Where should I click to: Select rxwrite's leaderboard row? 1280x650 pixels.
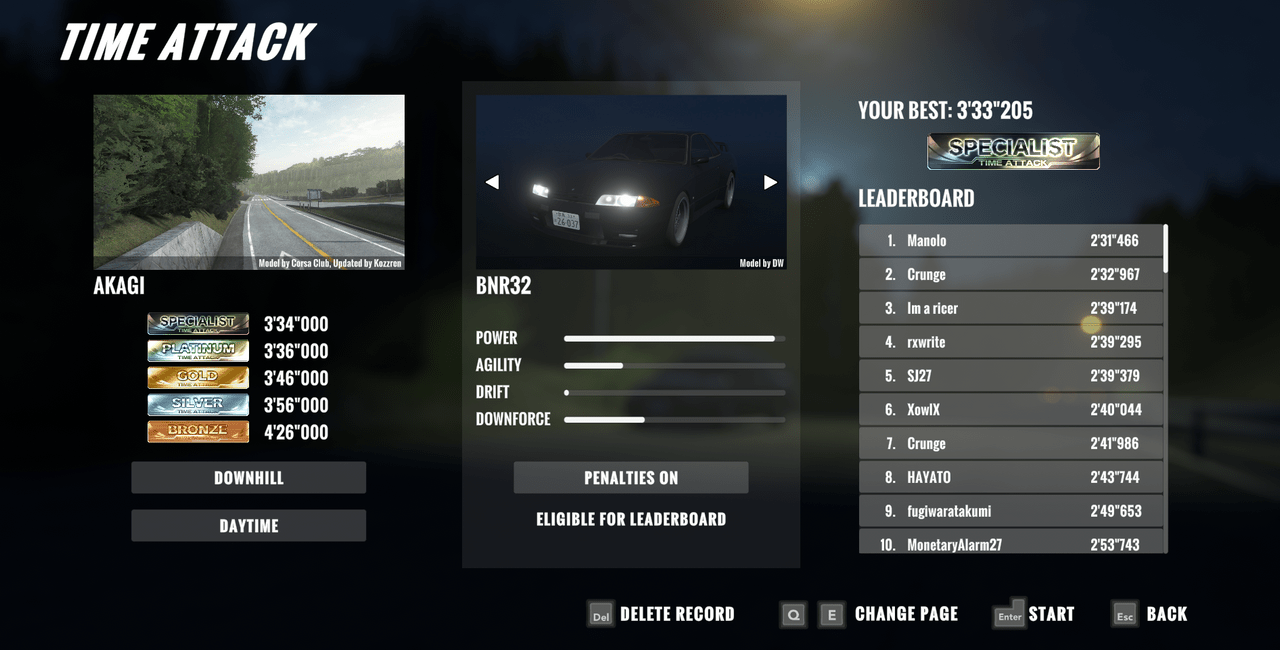click(x=1011, y=342)
